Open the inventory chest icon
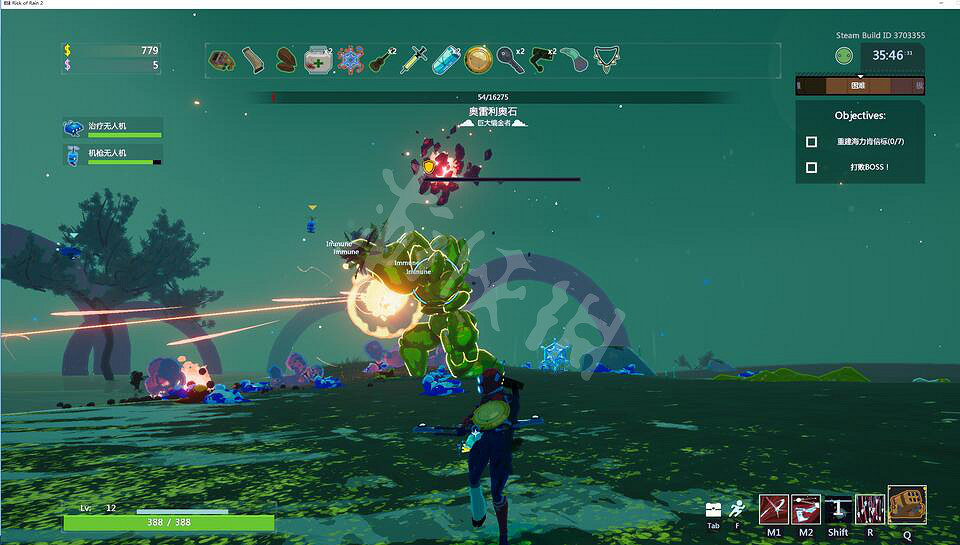960x545 pixels. 713,509
